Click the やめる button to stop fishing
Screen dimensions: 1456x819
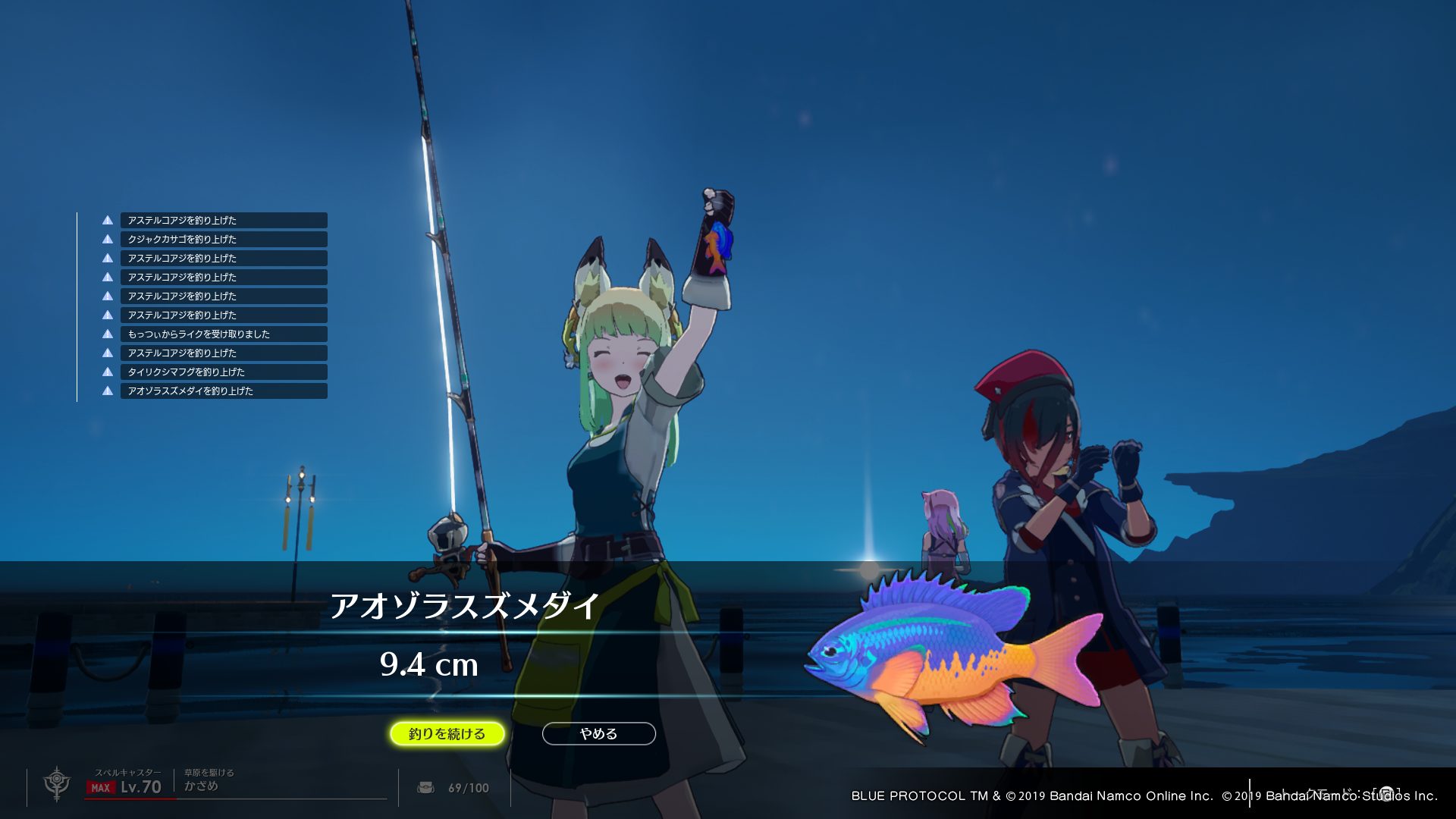598,733
